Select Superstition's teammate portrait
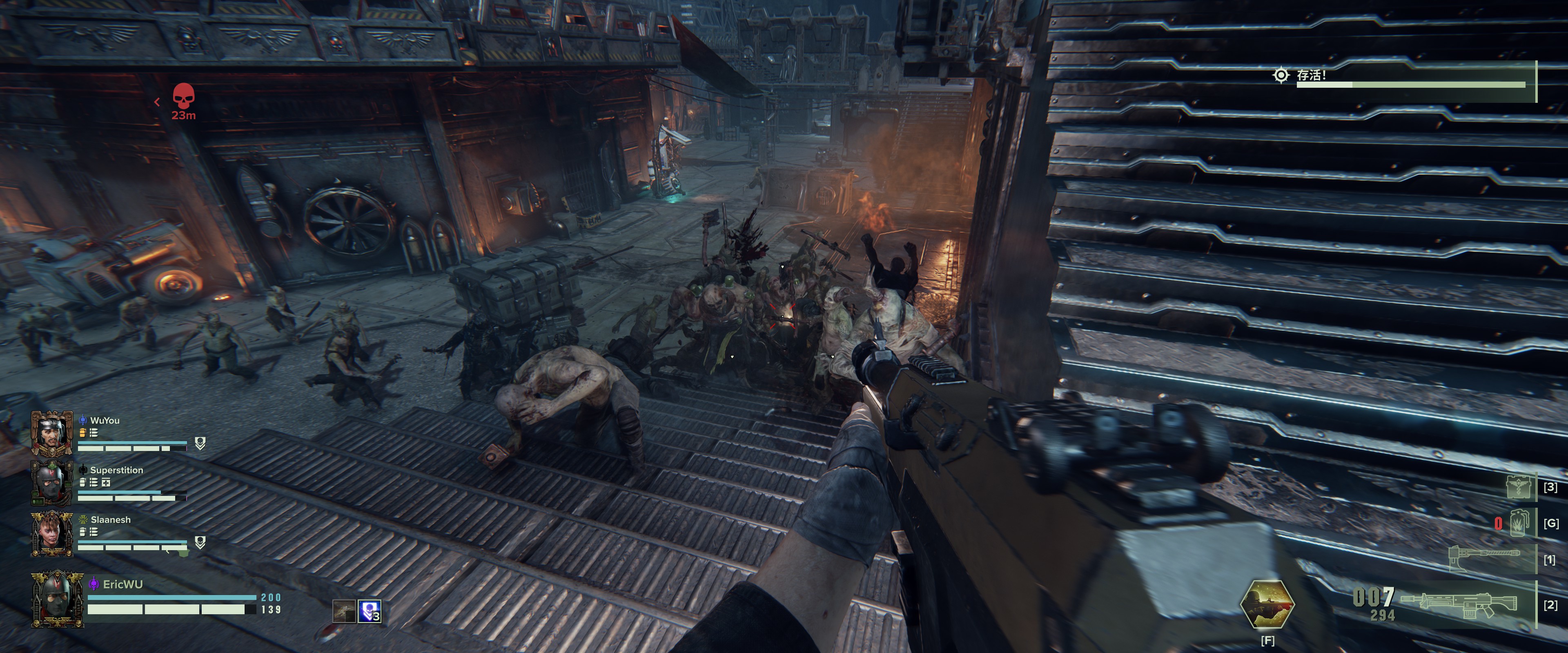Viewport: 1568px width, 653px height. [x=52, y=482]
